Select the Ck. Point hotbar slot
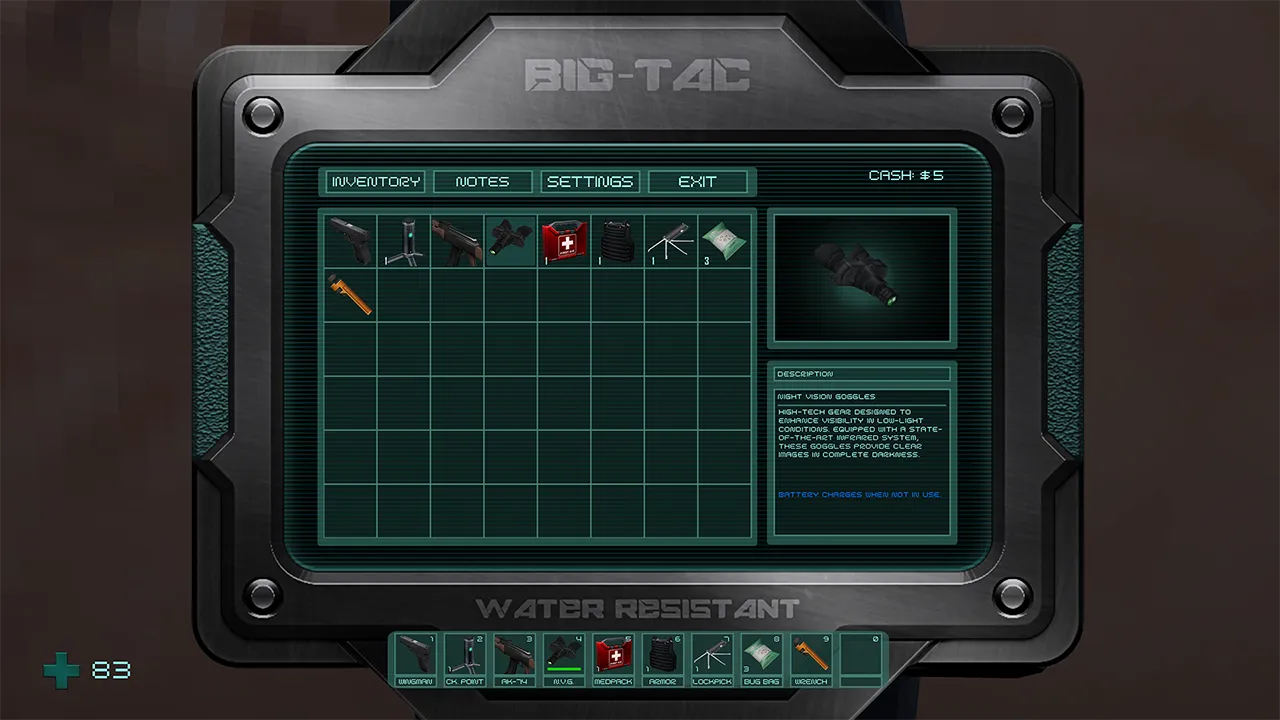 click(x=465, y=658)
